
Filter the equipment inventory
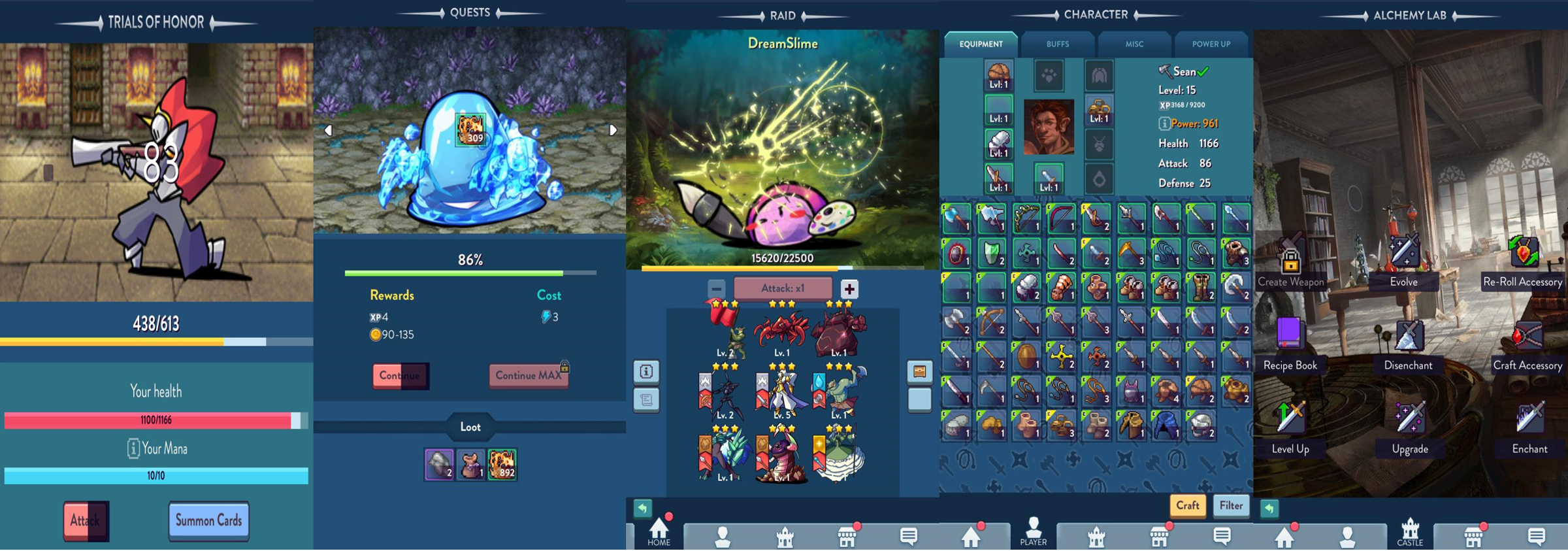pyautogui.click(x=1231, y=505)
